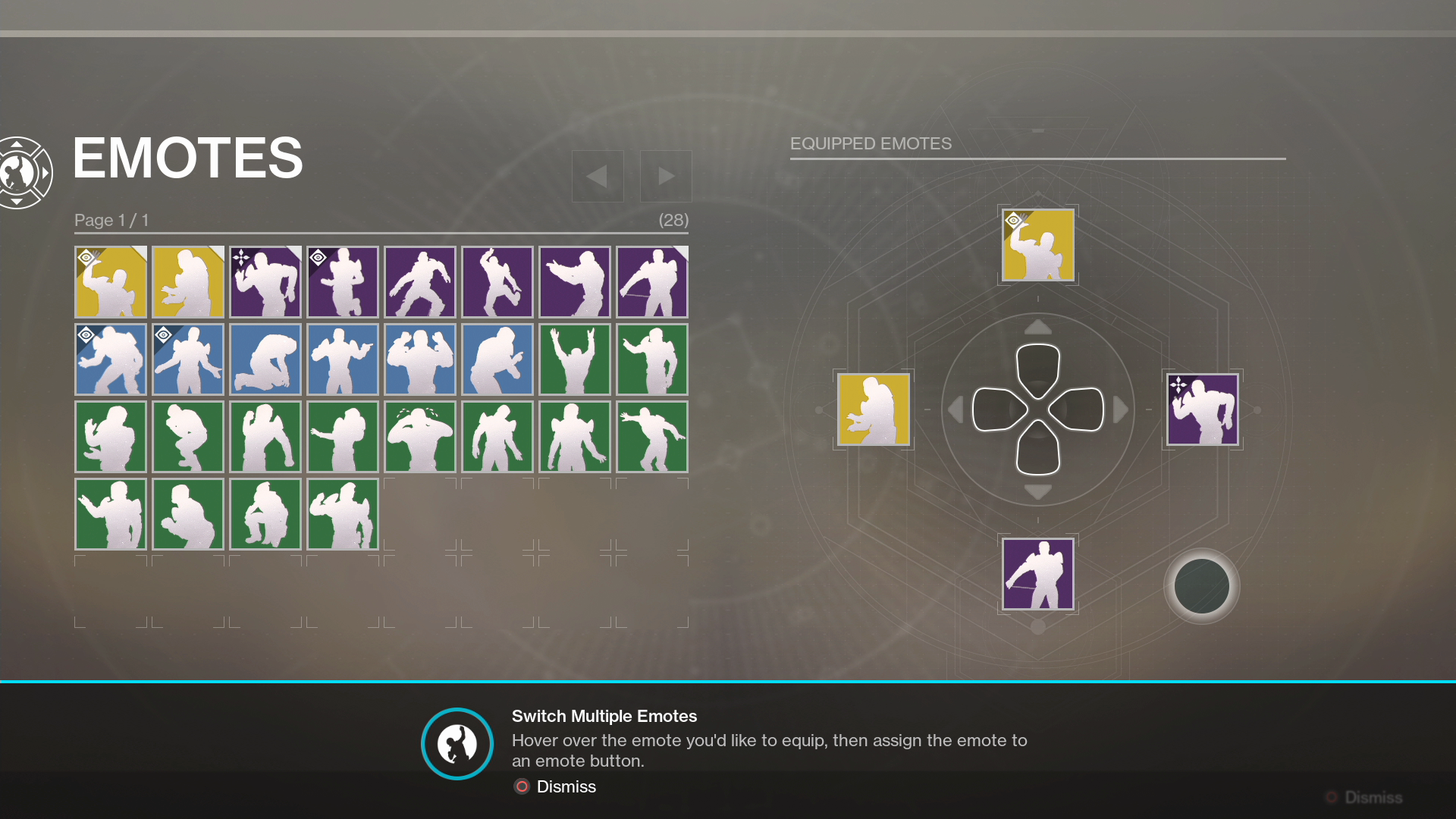Go to the next emotes page arrow
Viewport: 1456px width, 819px height.
tap(666, 176)
